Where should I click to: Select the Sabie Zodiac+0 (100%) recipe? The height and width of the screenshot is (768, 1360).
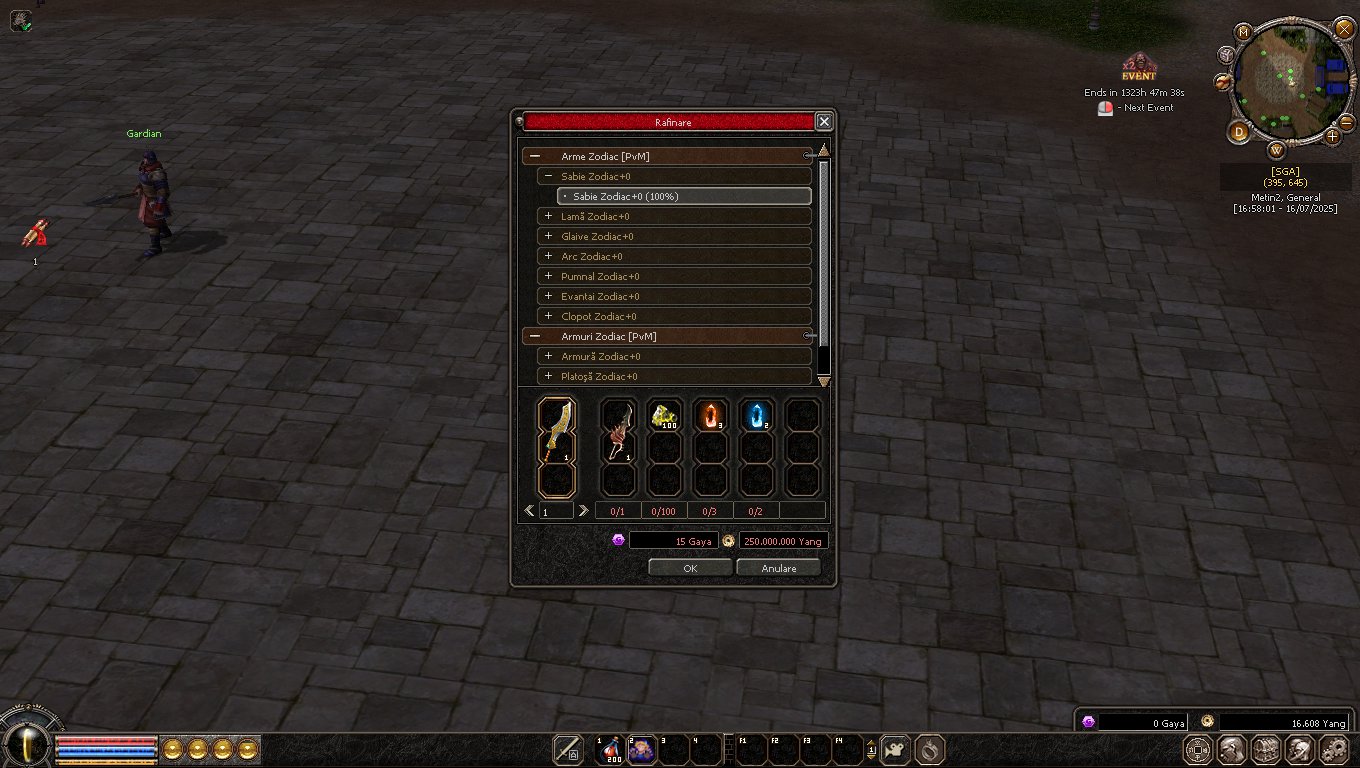pyautogui.click(x=684, y=196)
